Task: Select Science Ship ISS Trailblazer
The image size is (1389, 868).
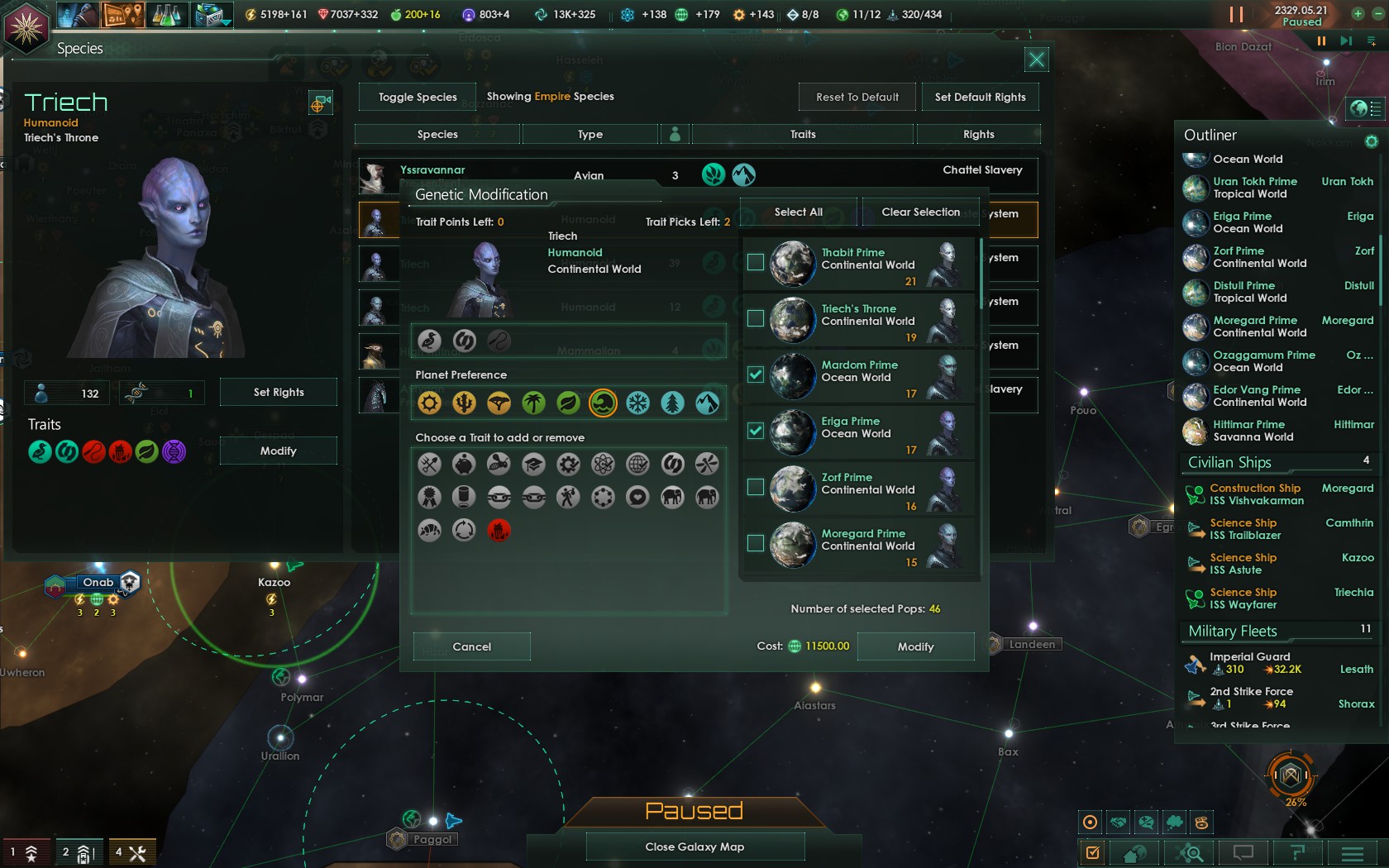Action: pyautogui.click(x=1244, y=529)
